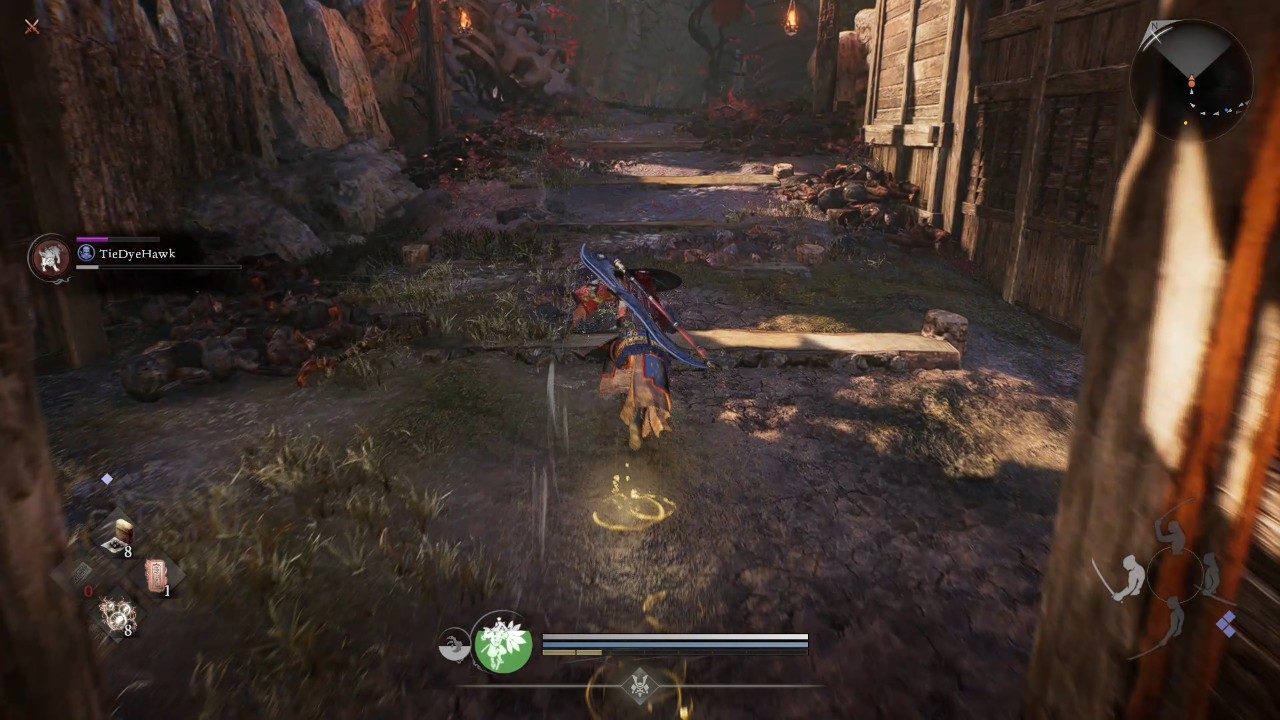Open the minimap compass in the top-right
The image size is (1280, 720).
[x=1190, y=80]
